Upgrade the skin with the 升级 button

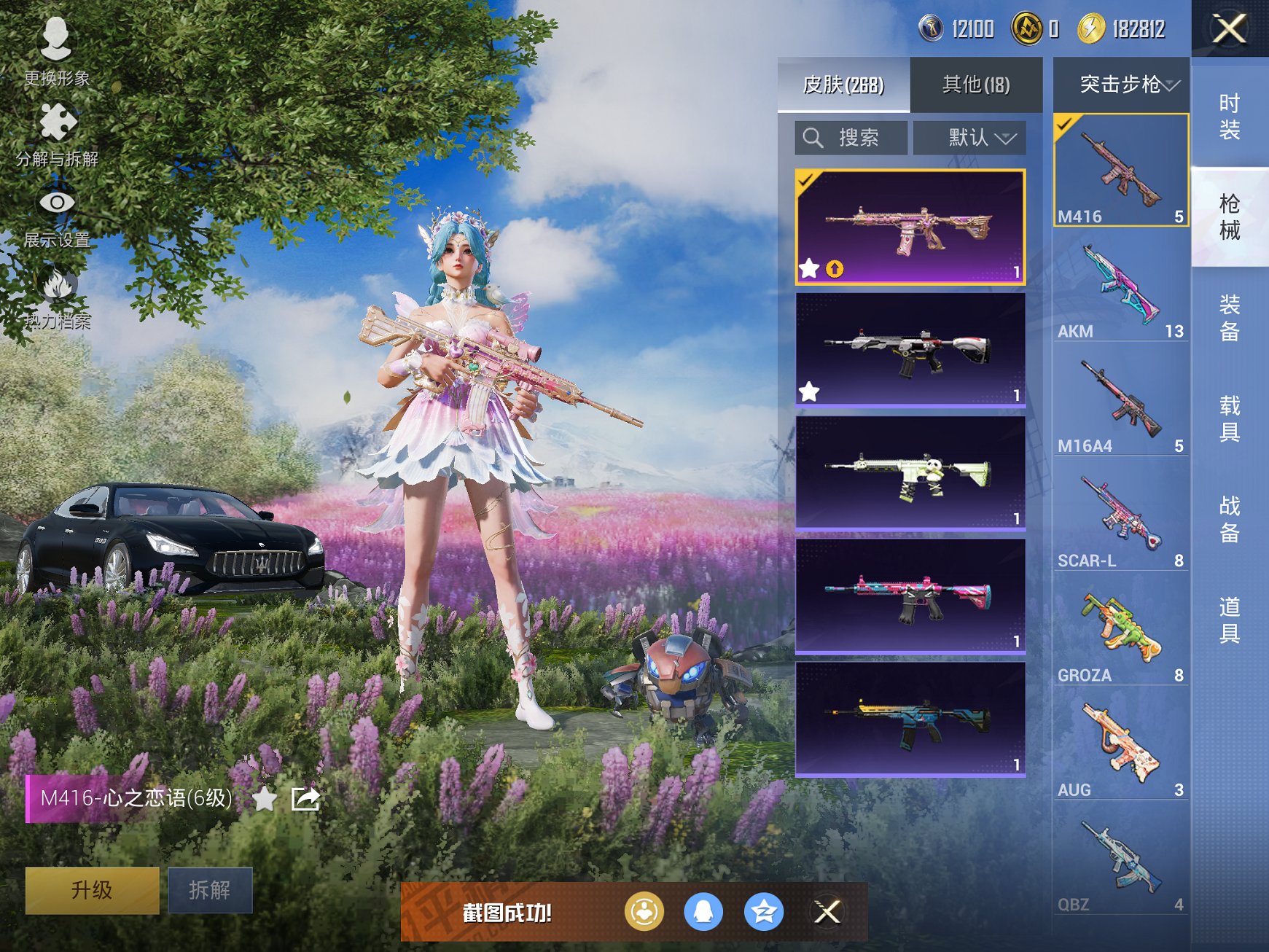click(92, 890)
